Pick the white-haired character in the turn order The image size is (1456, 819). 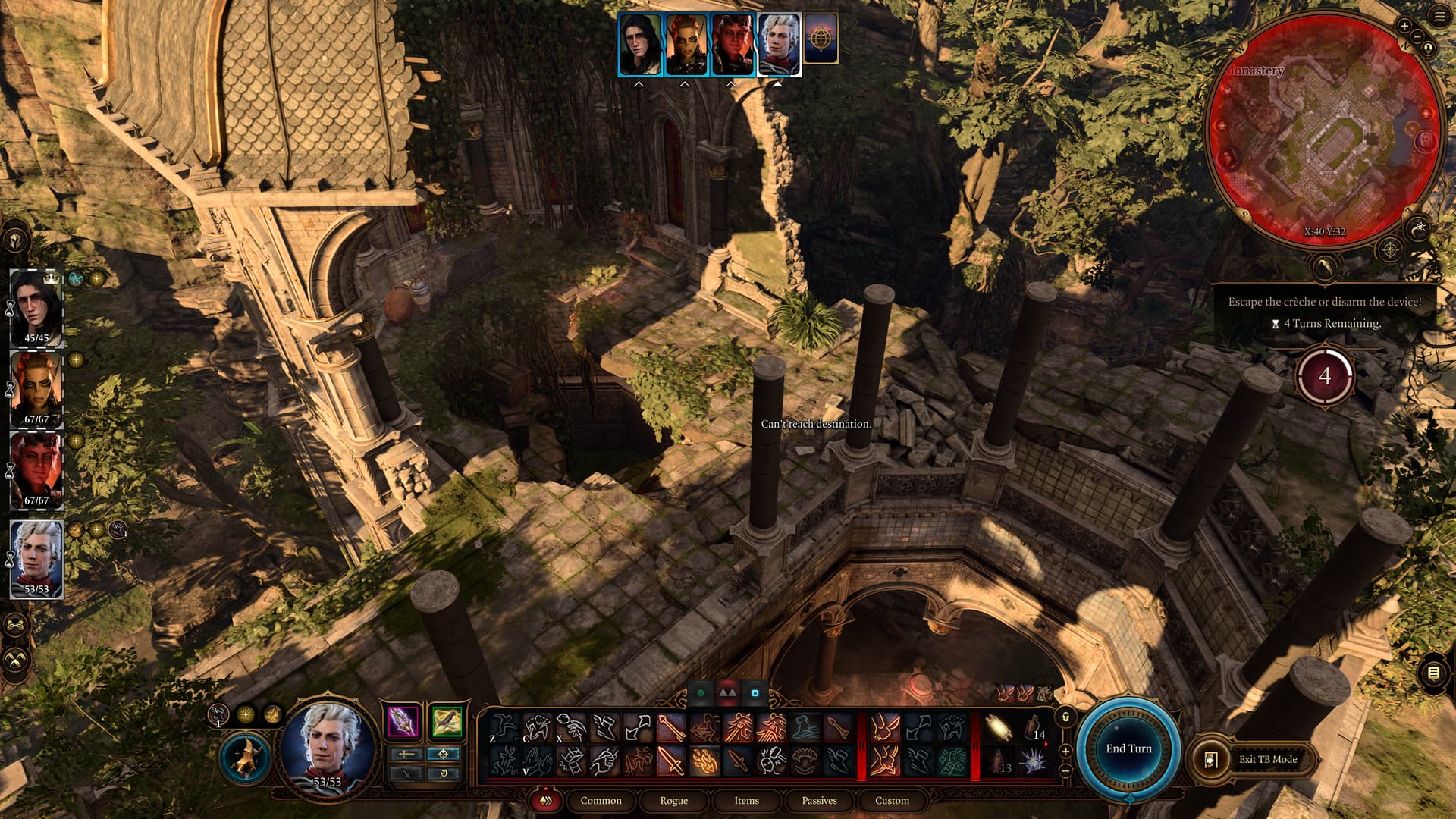point(779,44)
